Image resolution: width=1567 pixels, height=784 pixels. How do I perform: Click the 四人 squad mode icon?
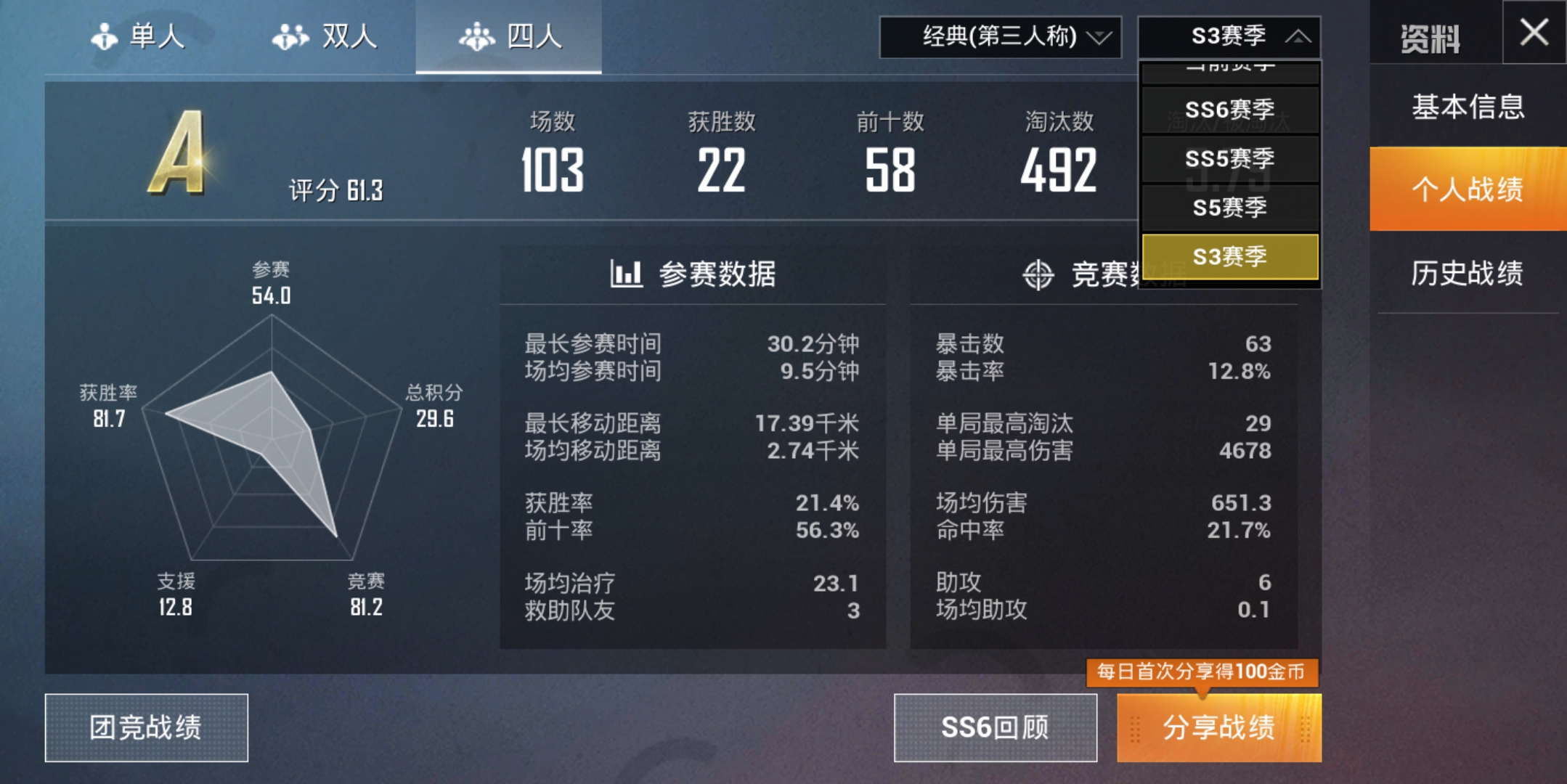pos(478,38)
